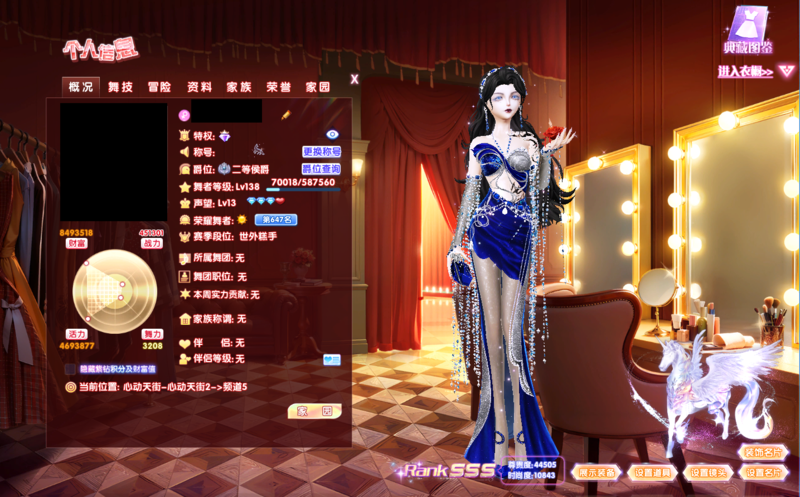Switch to the 舞技 tab
Image resolution: width=800 pixels, height=497 pixels.
tap(120, 87)
